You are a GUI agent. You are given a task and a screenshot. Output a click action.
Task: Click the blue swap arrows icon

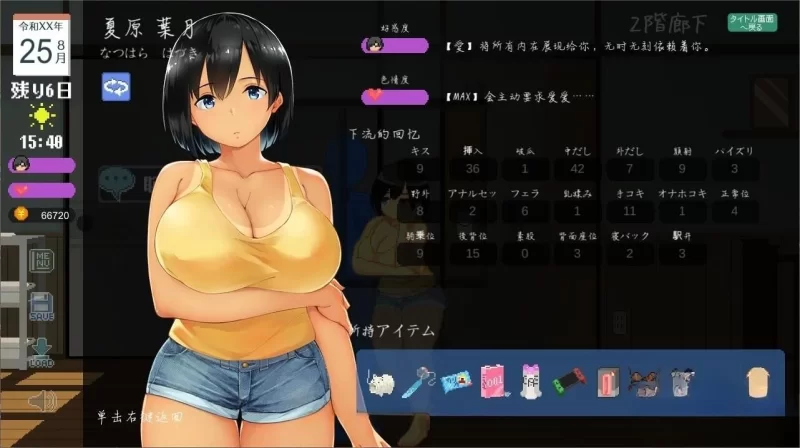pyautogui.click(x=116, y=88)
